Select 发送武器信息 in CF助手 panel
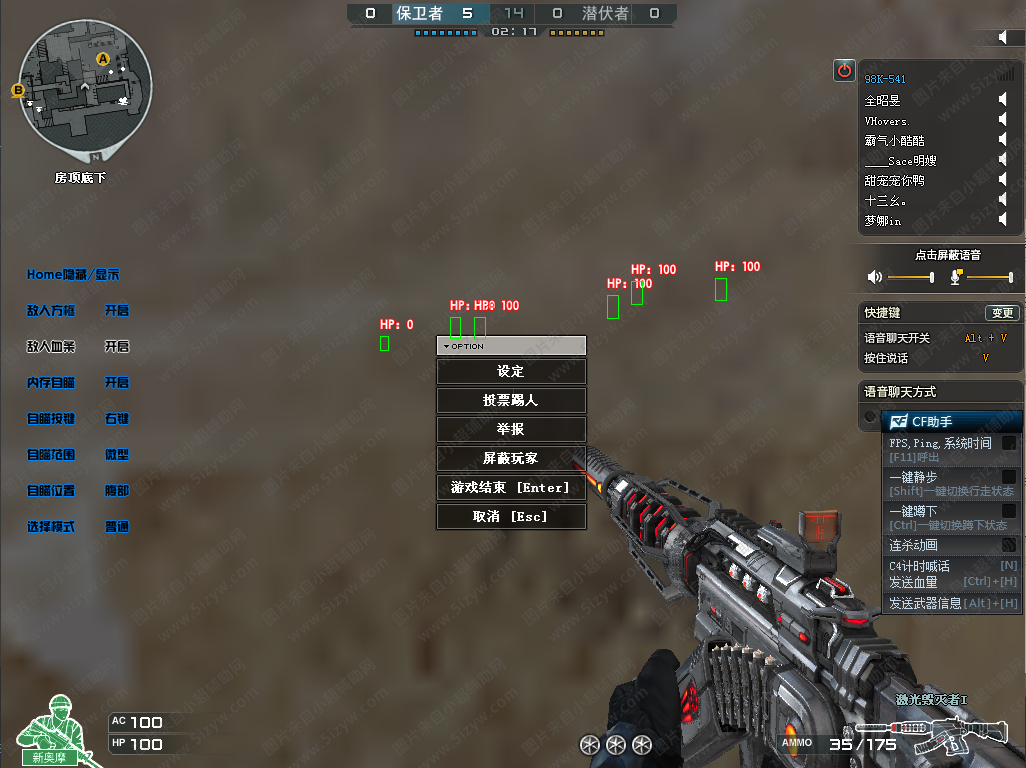This screenshot has width=1026, height=768. click(953, 603)
